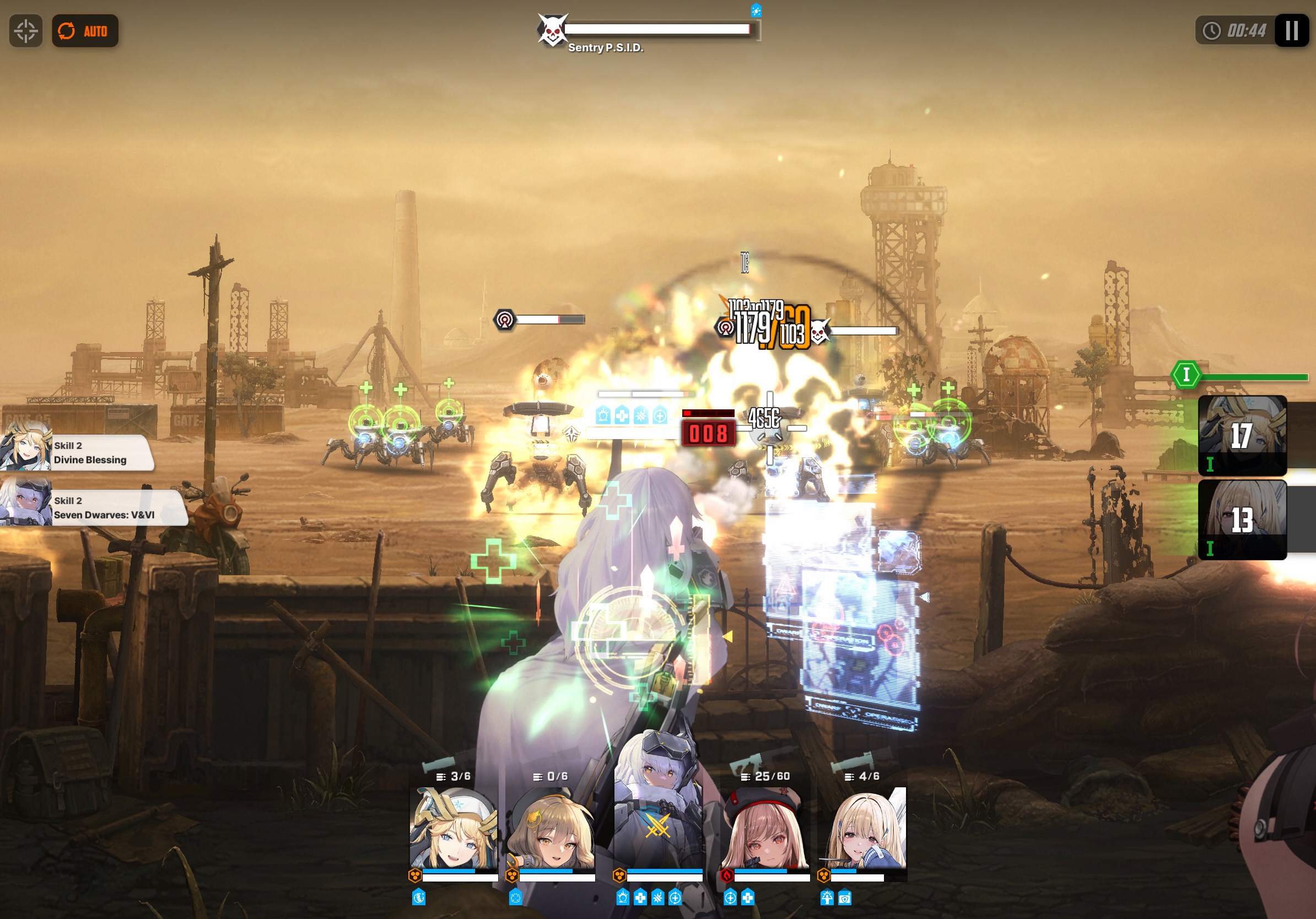Toggle the auto-aim crosshair button

tap(26, 31)
